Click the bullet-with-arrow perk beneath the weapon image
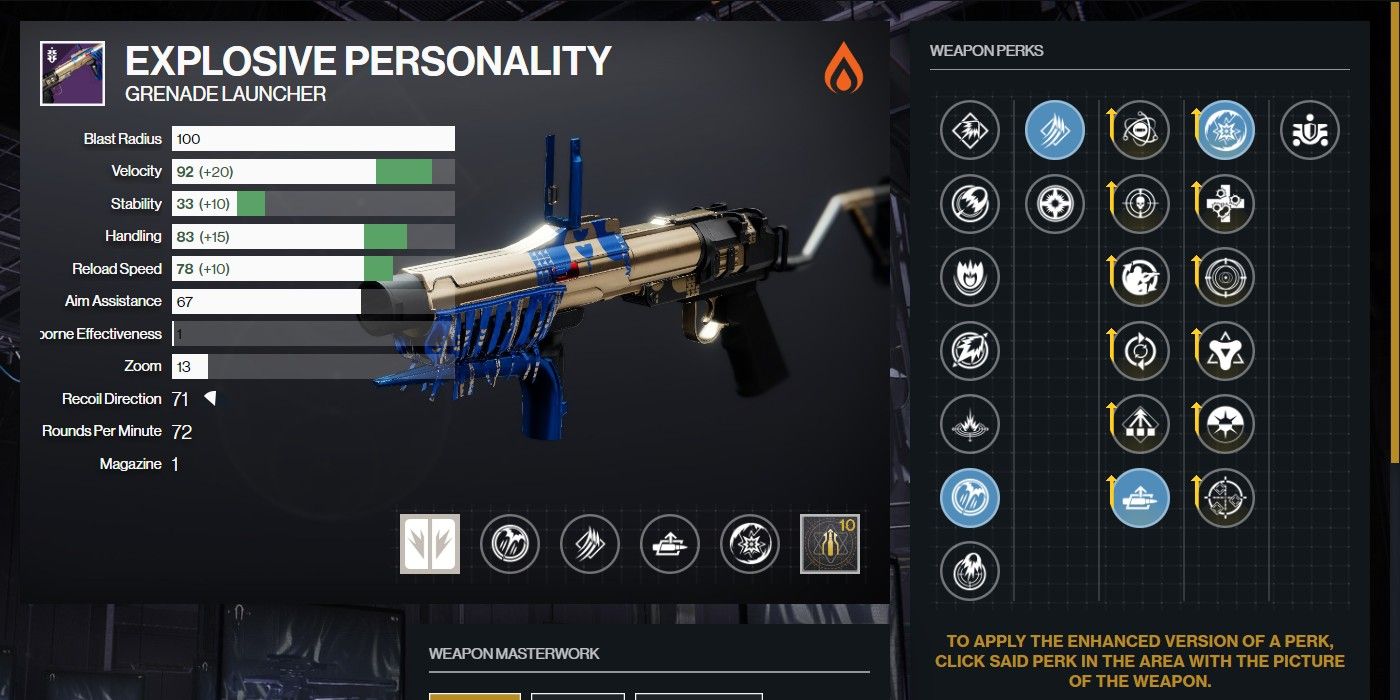The image size is (1400, 700). [670, 544]
